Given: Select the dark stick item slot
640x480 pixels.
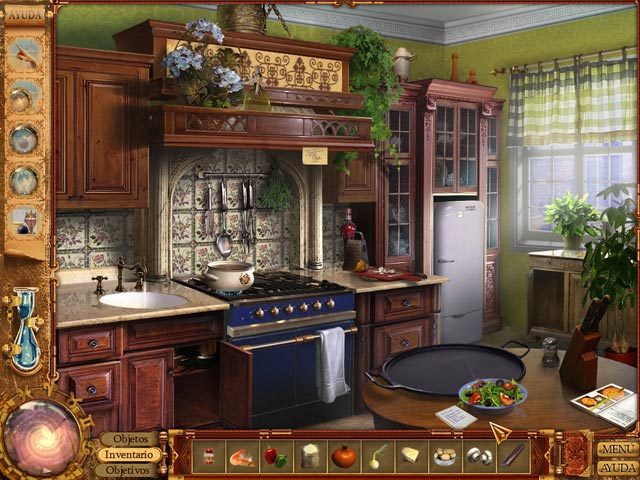Looking at the screenshot, I should coord(512,456).
